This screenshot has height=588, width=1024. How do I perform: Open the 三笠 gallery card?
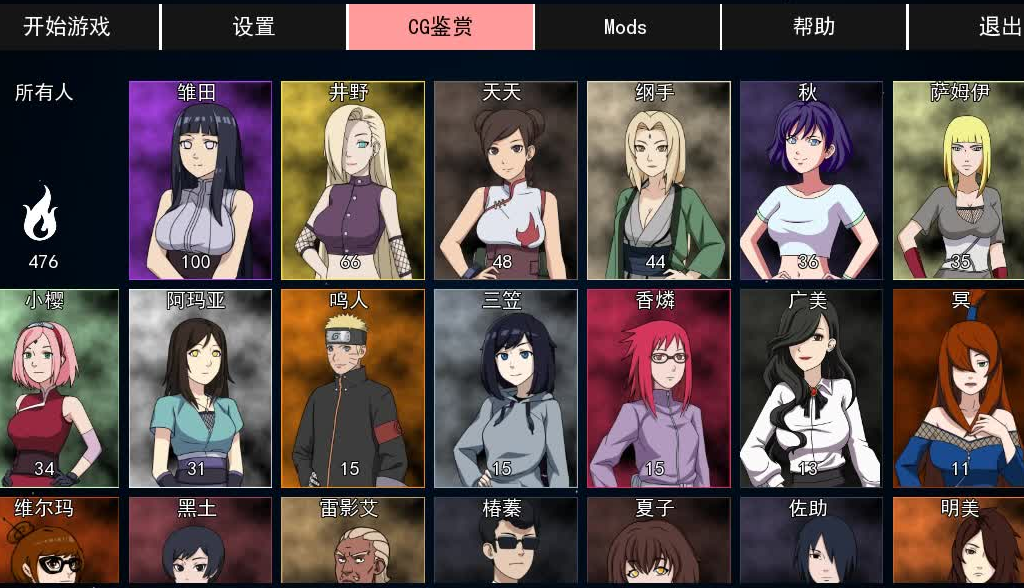click(x=505, y=388)
